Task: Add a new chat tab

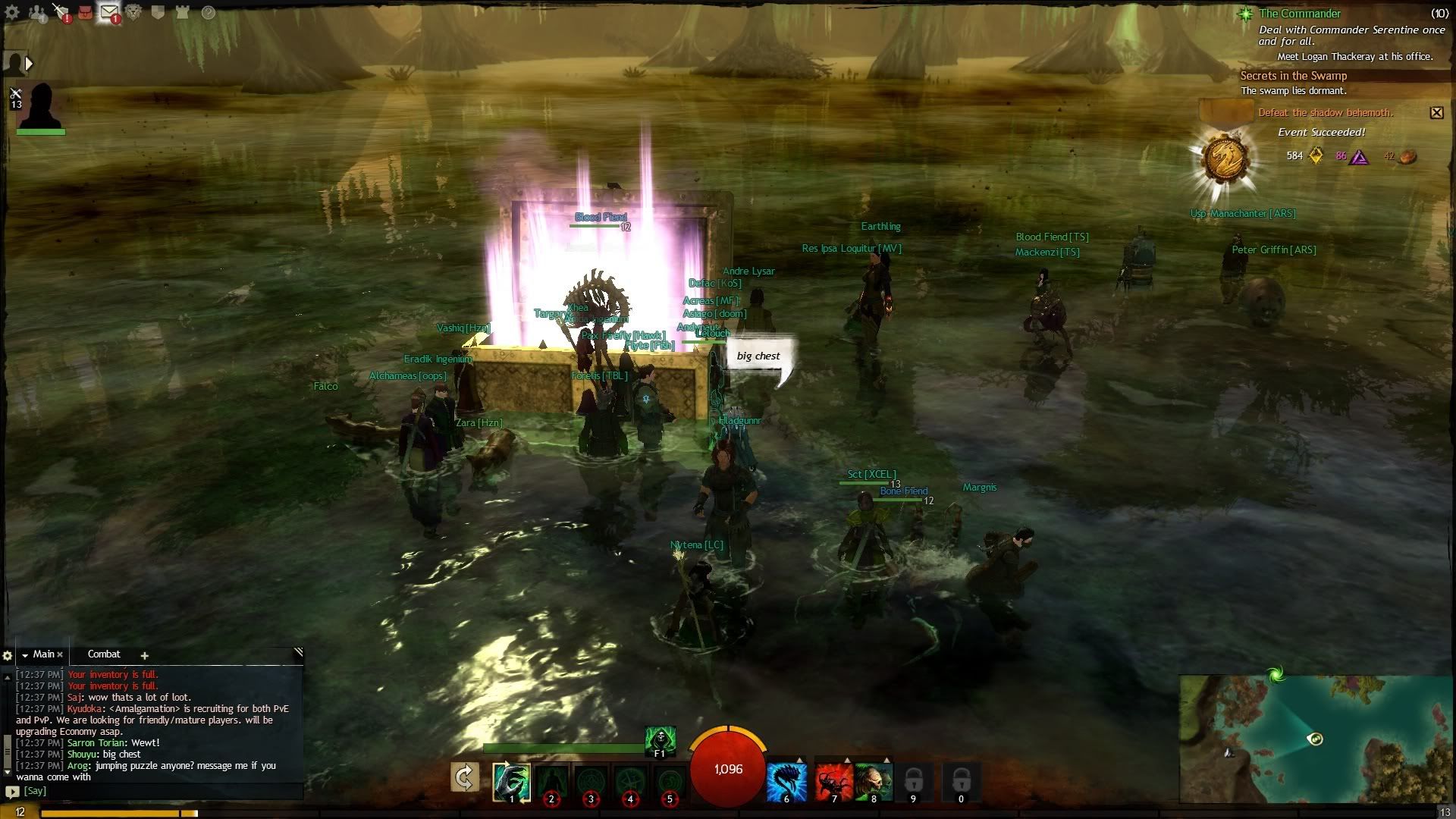Action: 144,655
